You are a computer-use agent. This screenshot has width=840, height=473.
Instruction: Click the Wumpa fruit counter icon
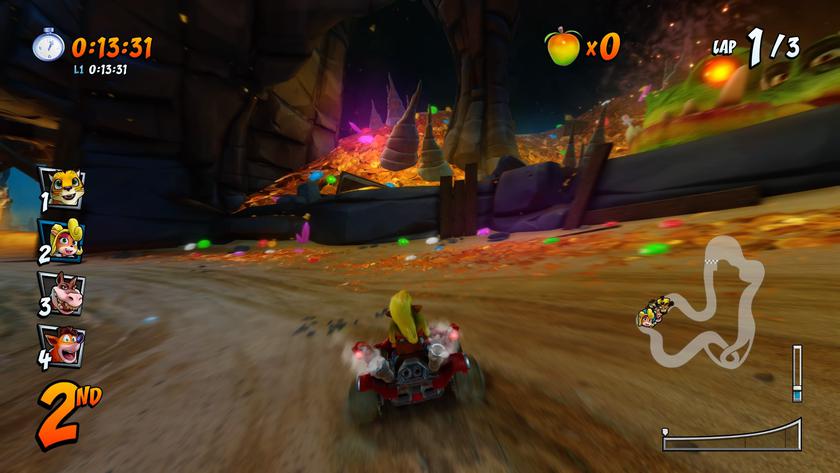(x=562, y=45)
